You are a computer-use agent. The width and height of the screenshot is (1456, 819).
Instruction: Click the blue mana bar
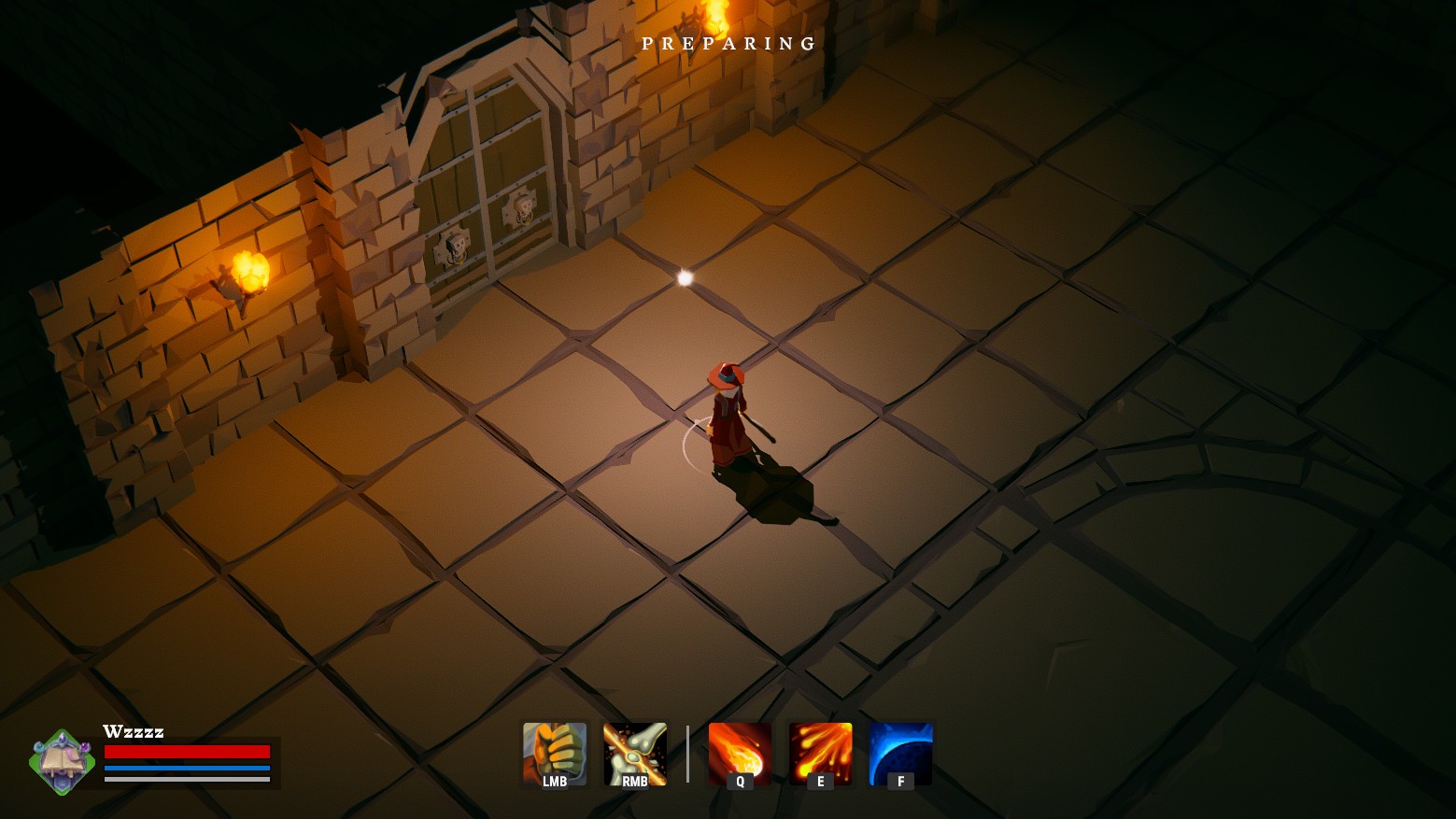click(187, 770)
